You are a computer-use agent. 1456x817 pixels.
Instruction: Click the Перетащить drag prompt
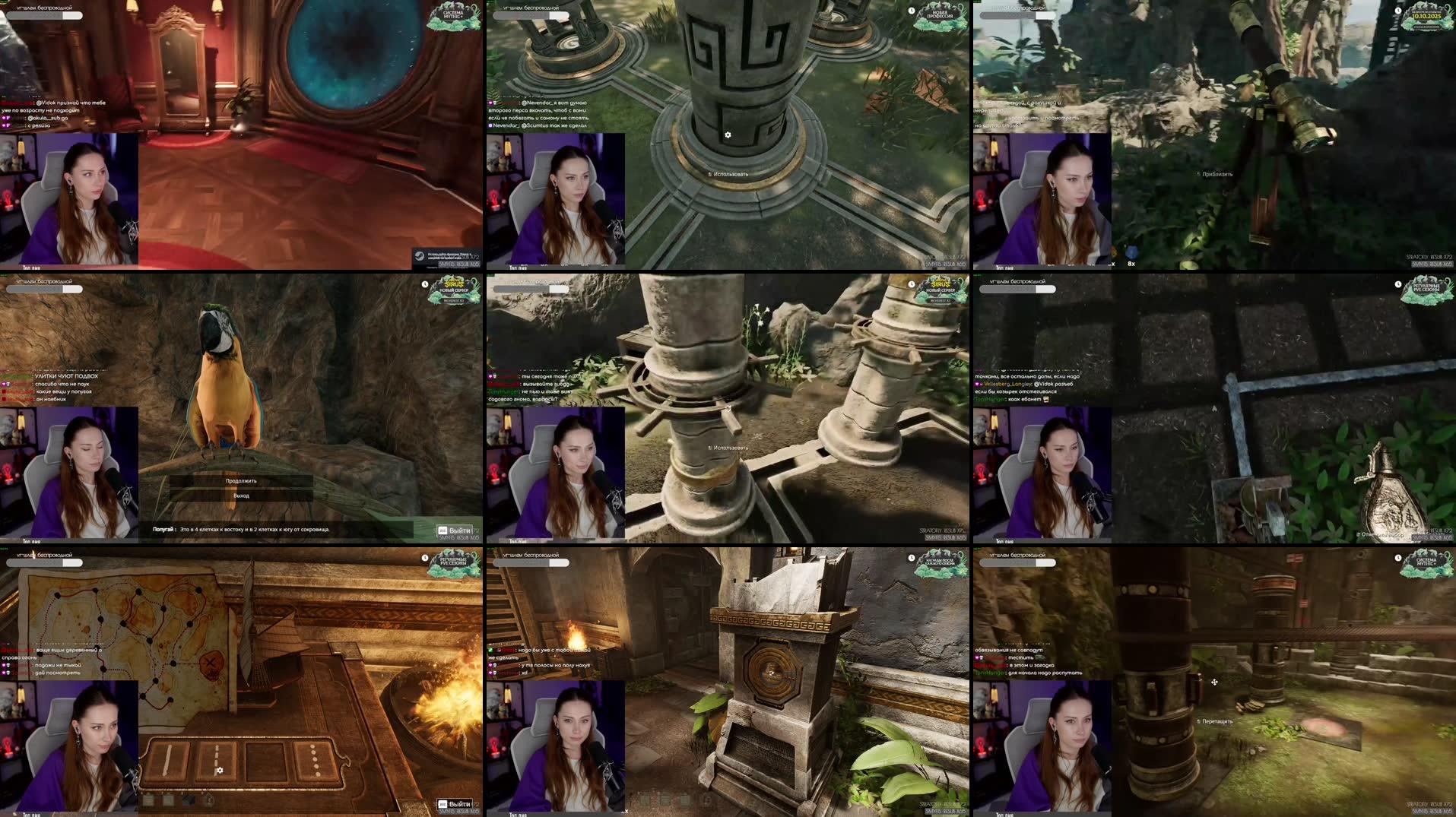tap(1216, 721)
